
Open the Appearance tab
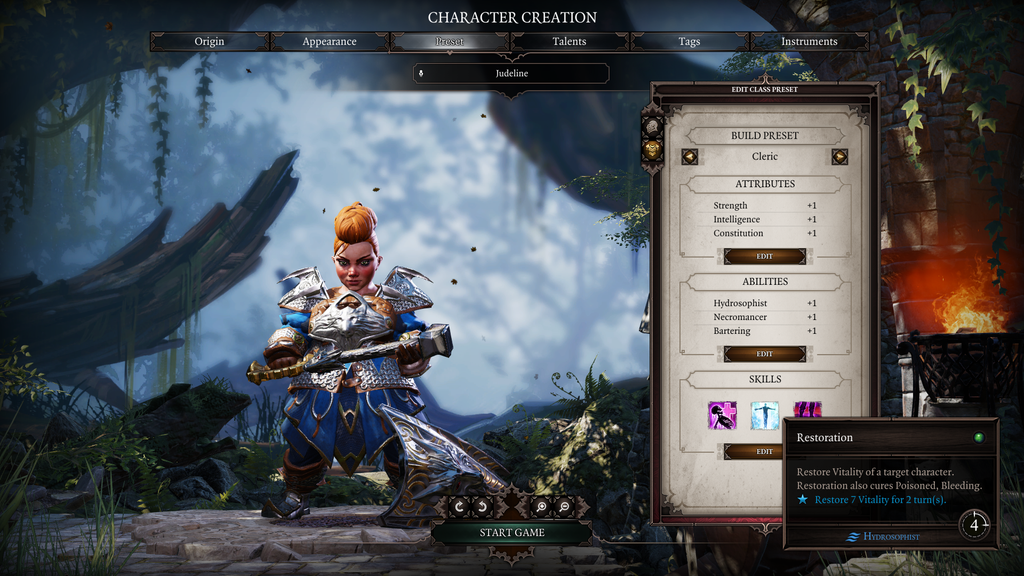coord(330,41)
